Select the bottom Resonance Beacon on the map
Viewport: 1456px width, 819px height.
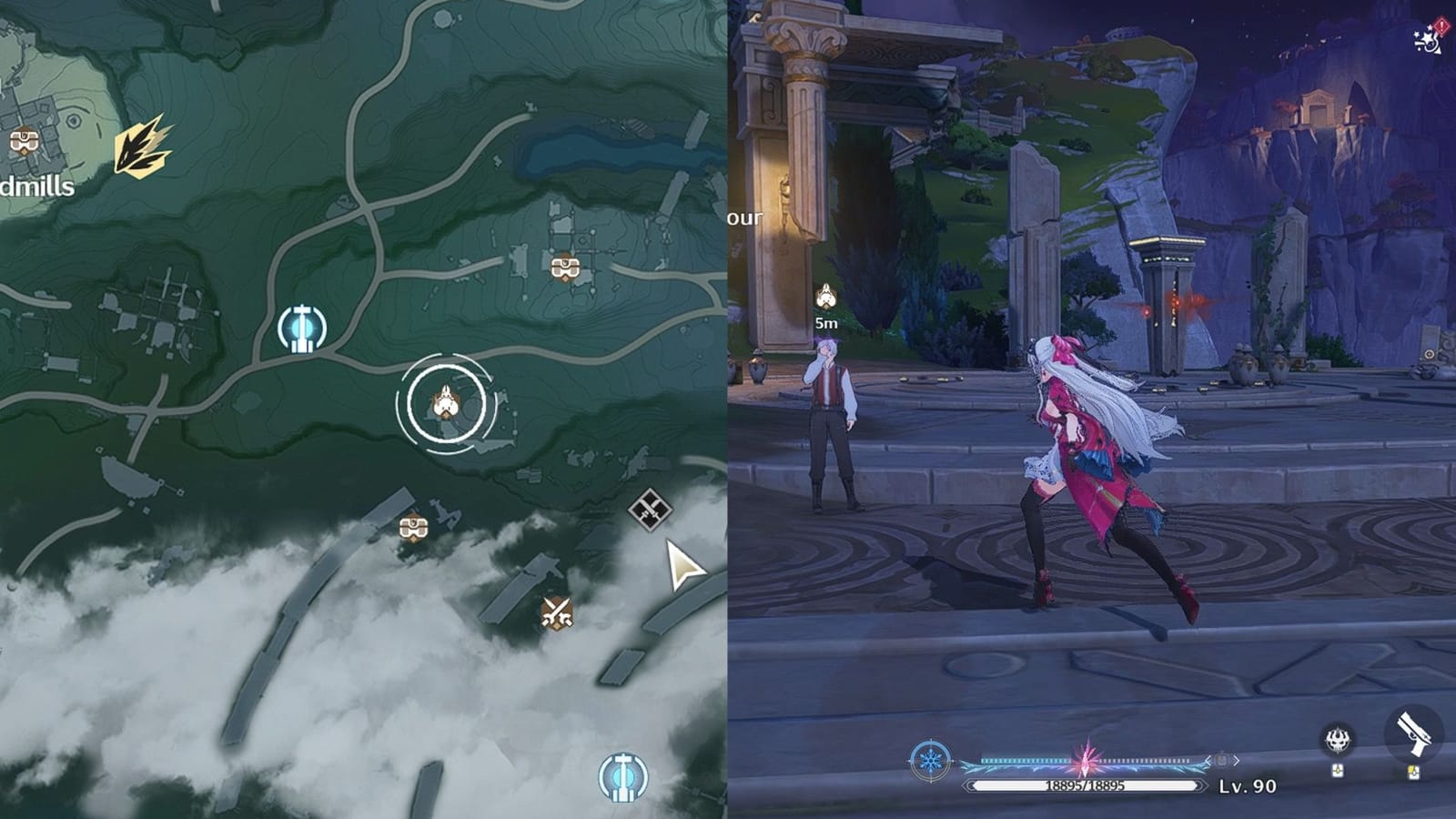[x=622, y=775]
